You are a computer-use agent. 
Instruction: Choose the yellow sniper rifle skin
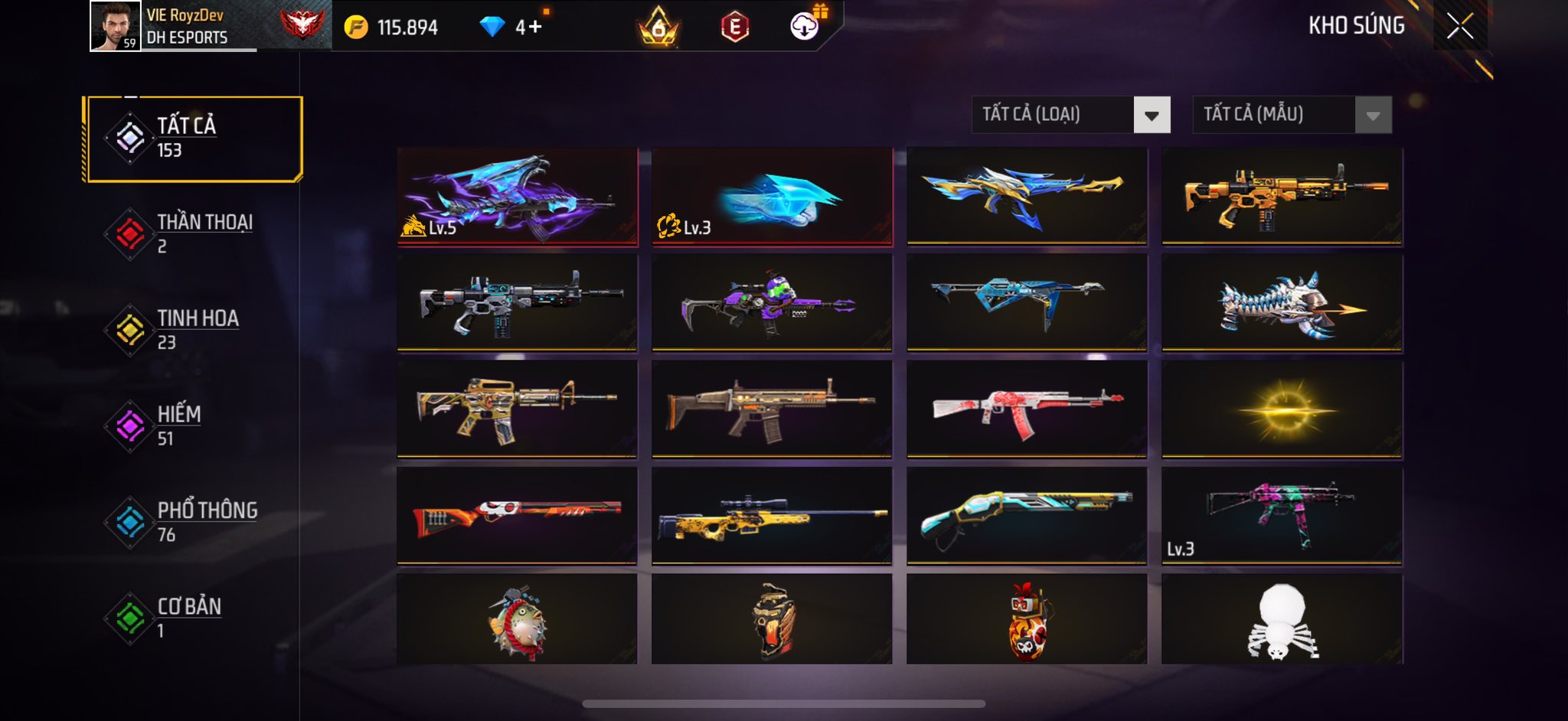pos(772,515)
